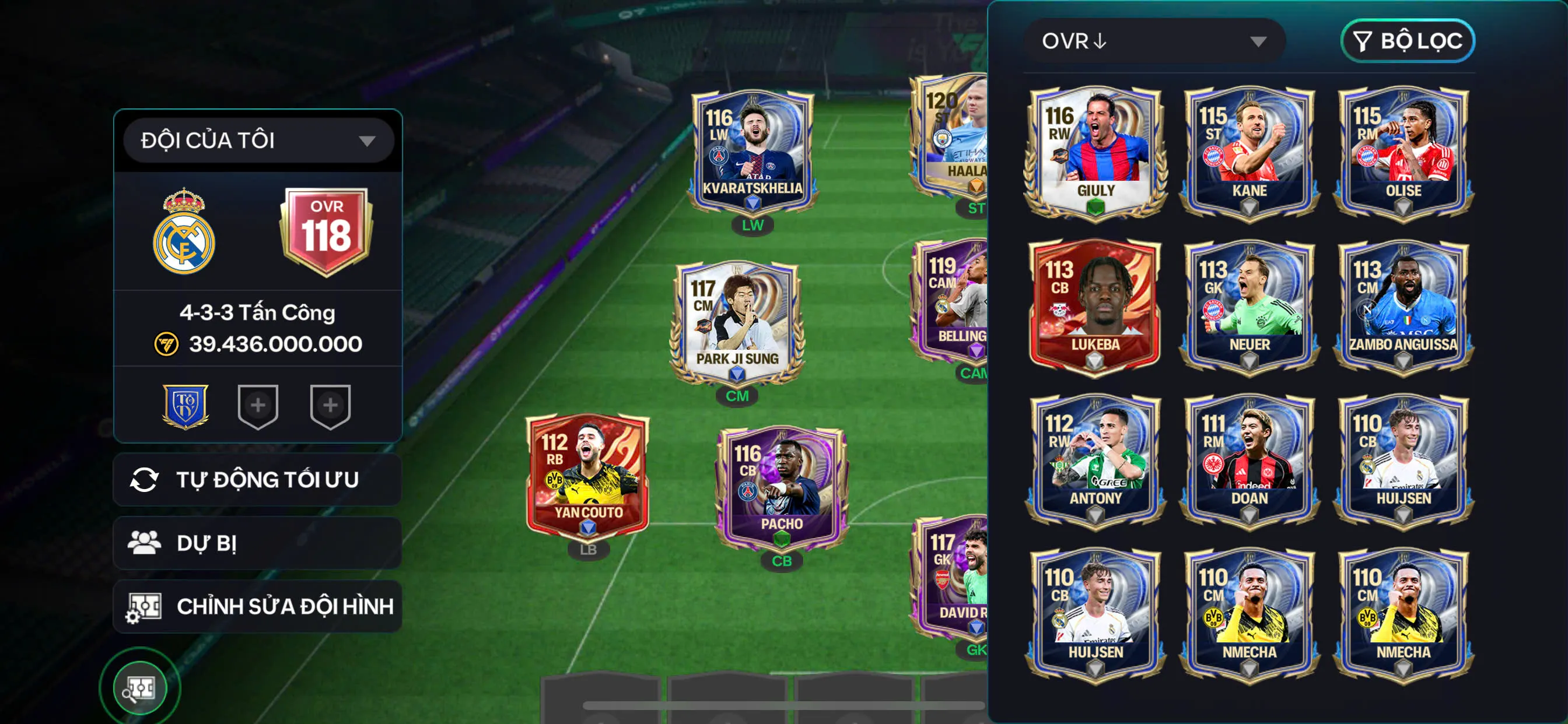Expand the Đội Của Tôi team selector

point(256,139)
